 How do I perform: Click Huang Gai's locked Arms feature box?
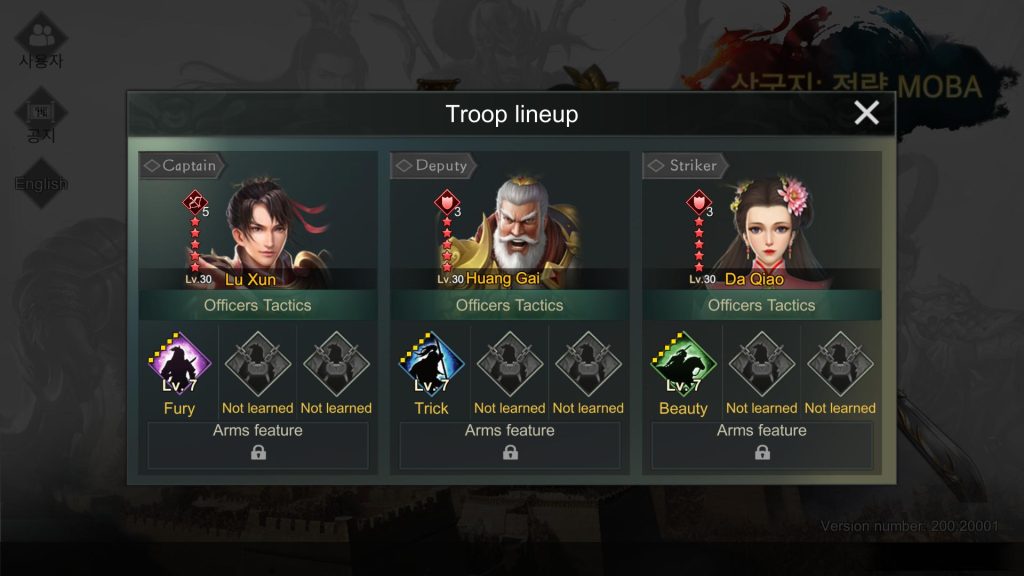510,445
